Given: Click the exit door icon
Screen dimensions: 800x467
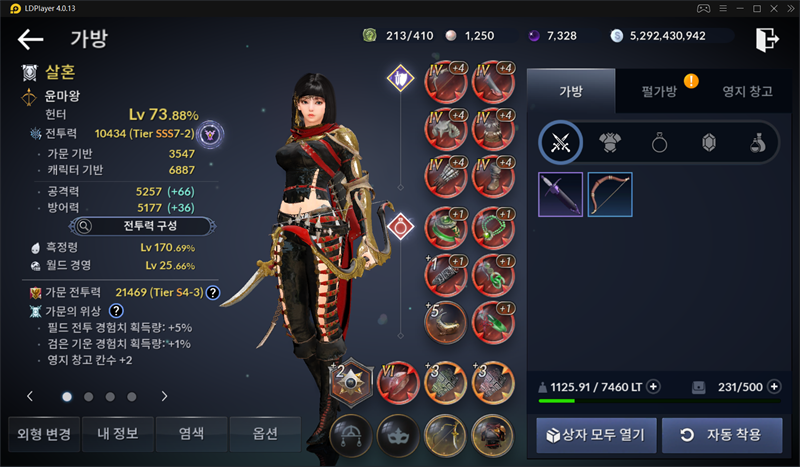Looking at the screenshot, I should tap(766, 39).
